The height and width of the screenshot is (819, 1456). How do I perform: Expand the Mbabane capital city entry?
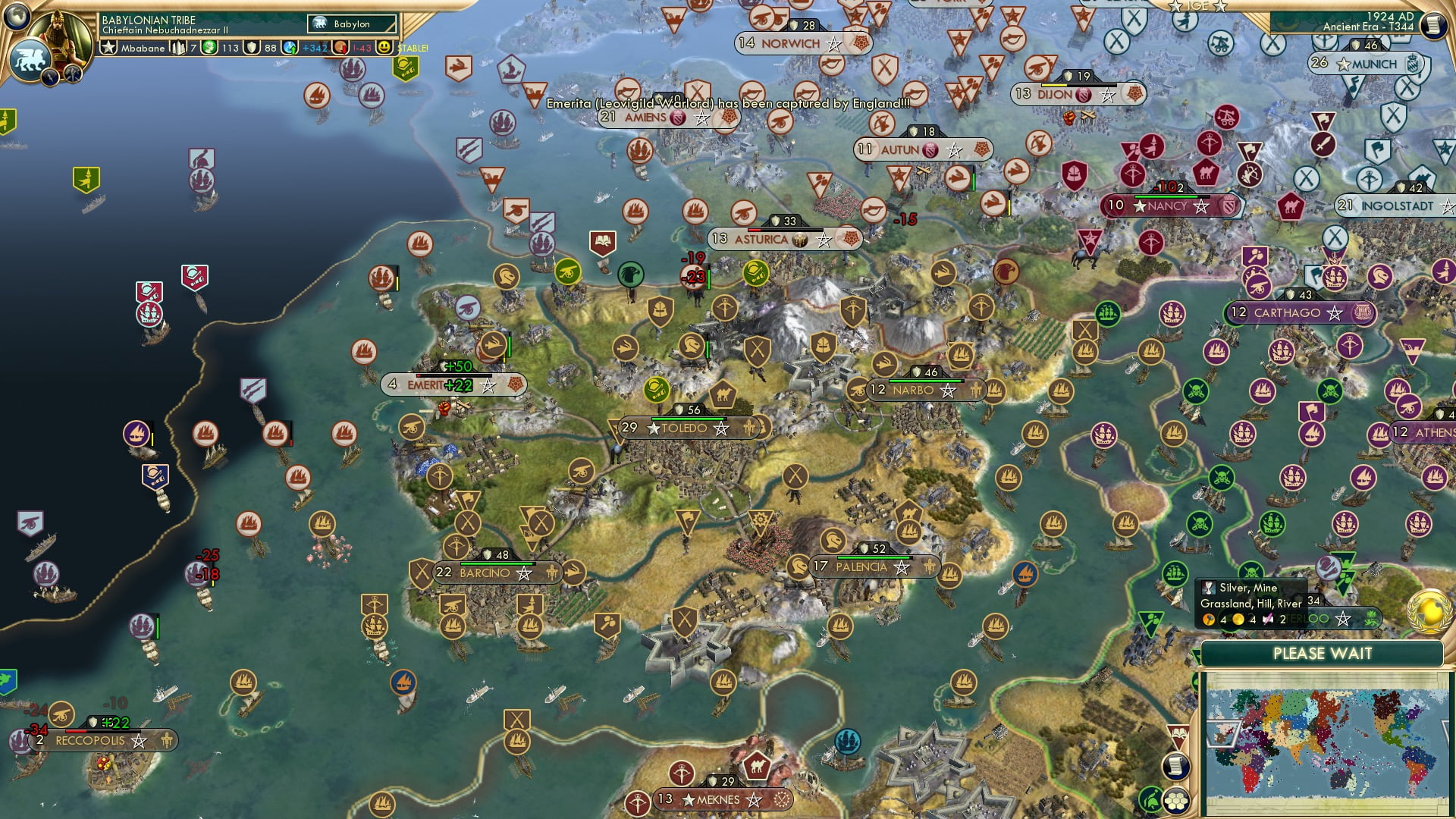pyautogui.click(x=143, y=49)
